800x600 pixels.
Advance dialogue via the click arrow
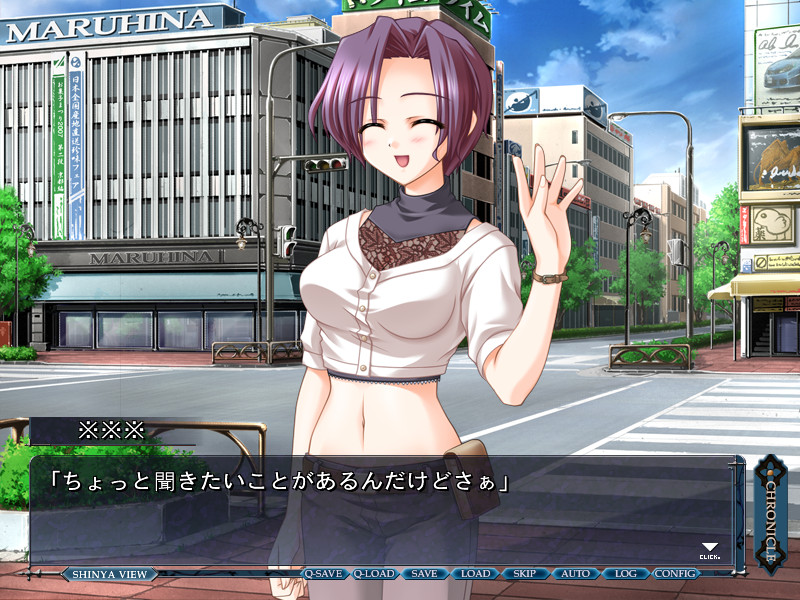tap(709, 549)
